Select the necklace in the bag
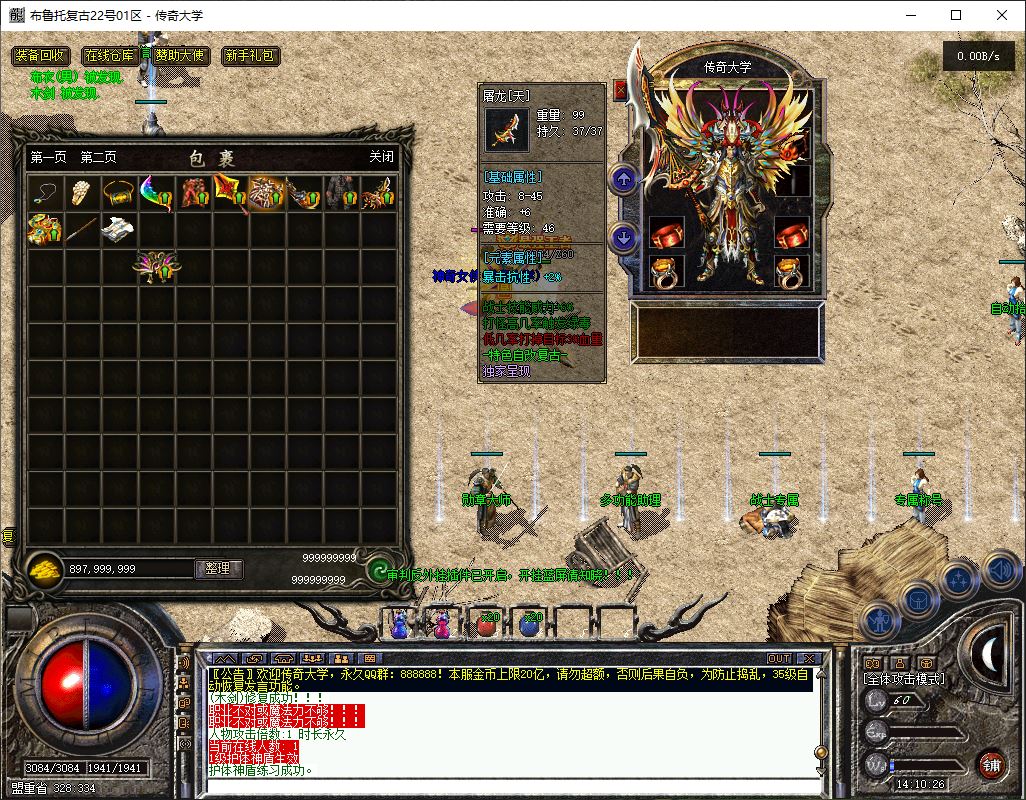This screenshot has height=800, width=1026. coord(45,193)
